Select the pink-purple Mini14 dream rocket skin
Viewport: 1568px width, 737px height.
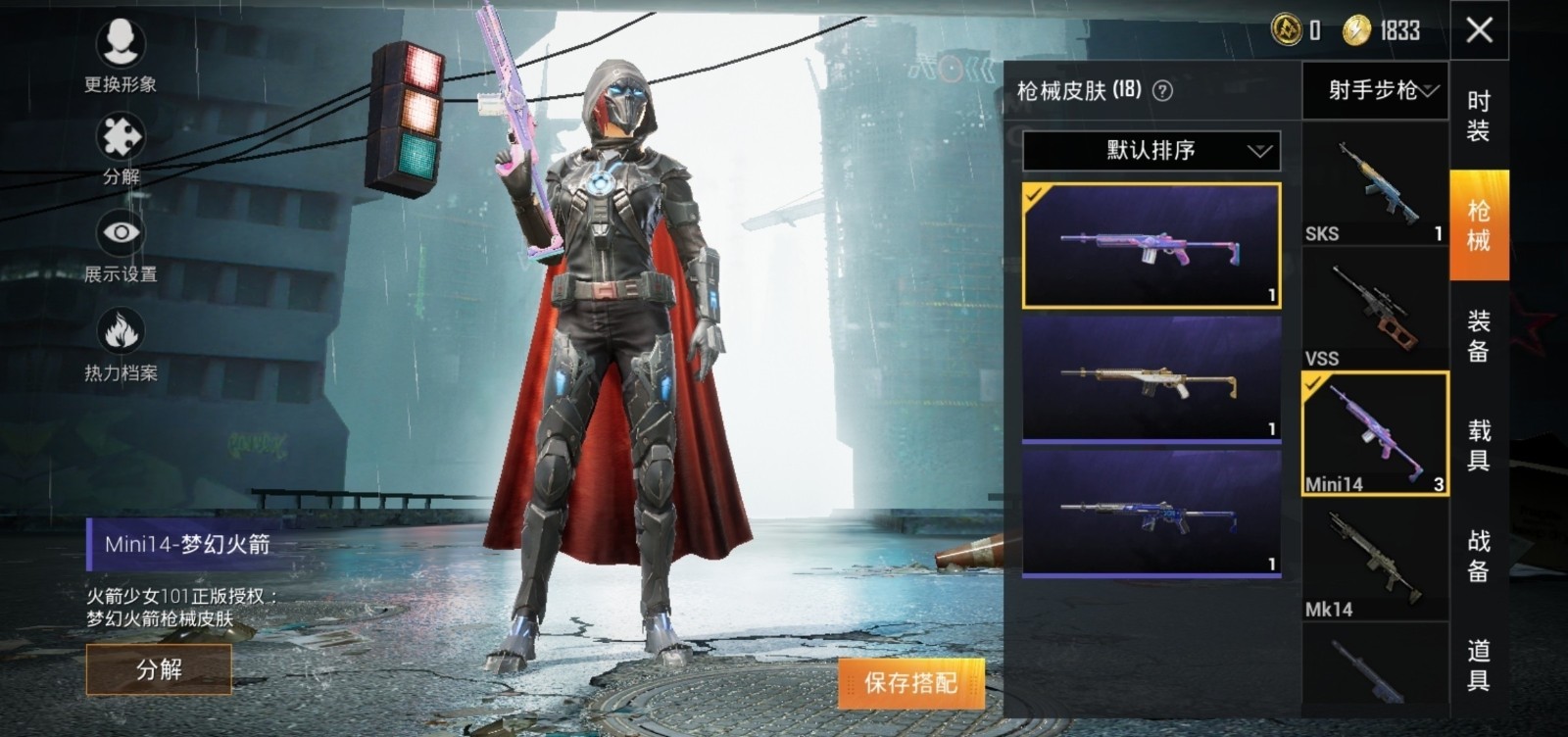pos(1151,246)
